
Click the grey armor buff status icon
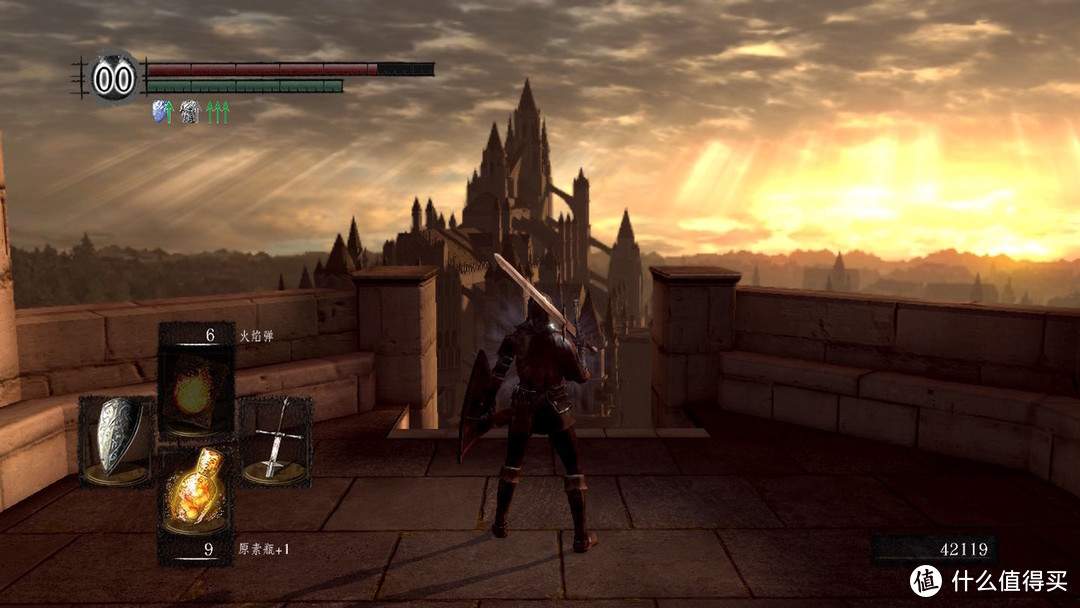[188, 112]
